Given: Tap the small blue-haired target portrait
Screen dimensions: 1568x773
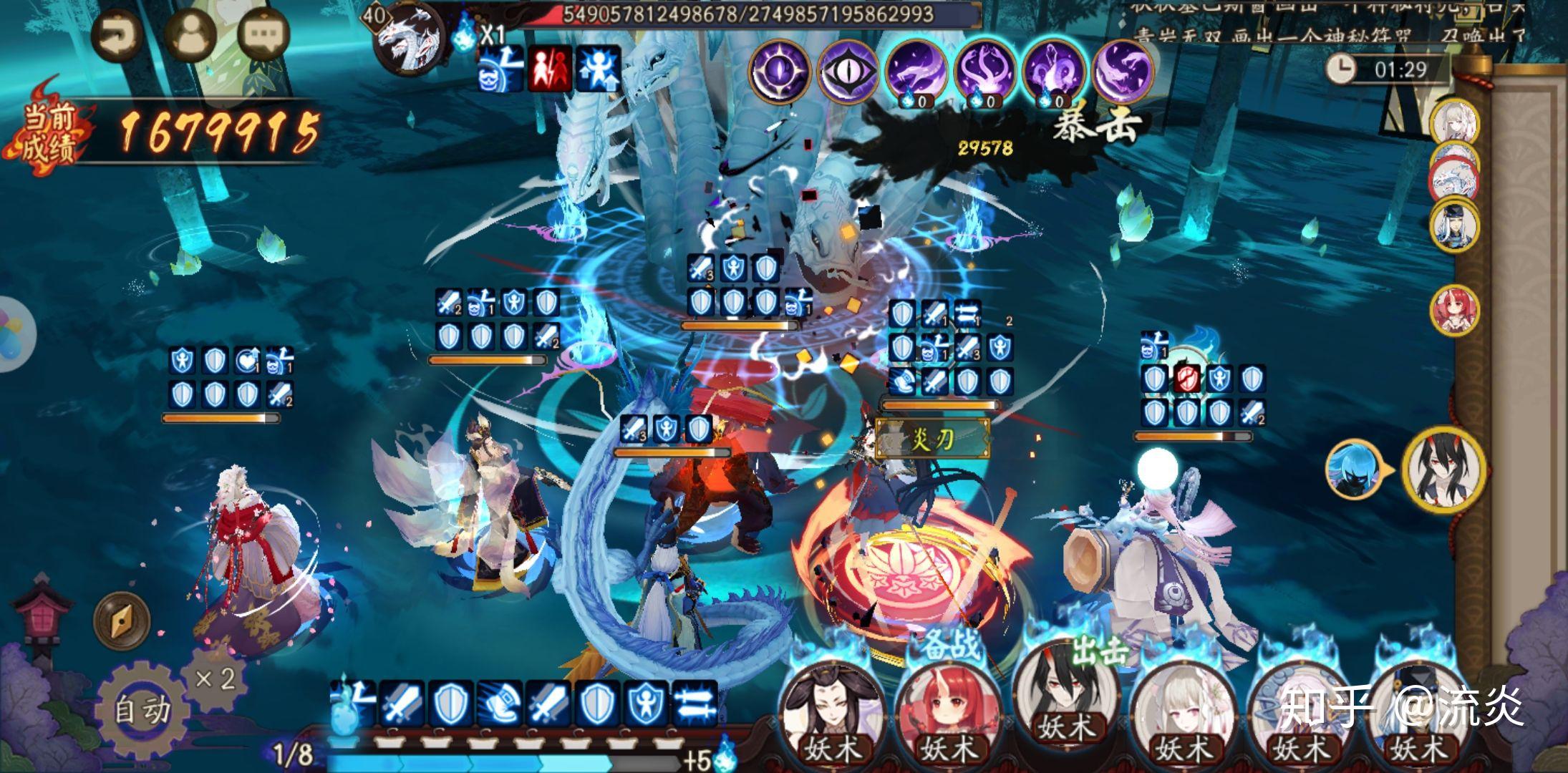Looking at the screenshot, I should click(1352, 470).
